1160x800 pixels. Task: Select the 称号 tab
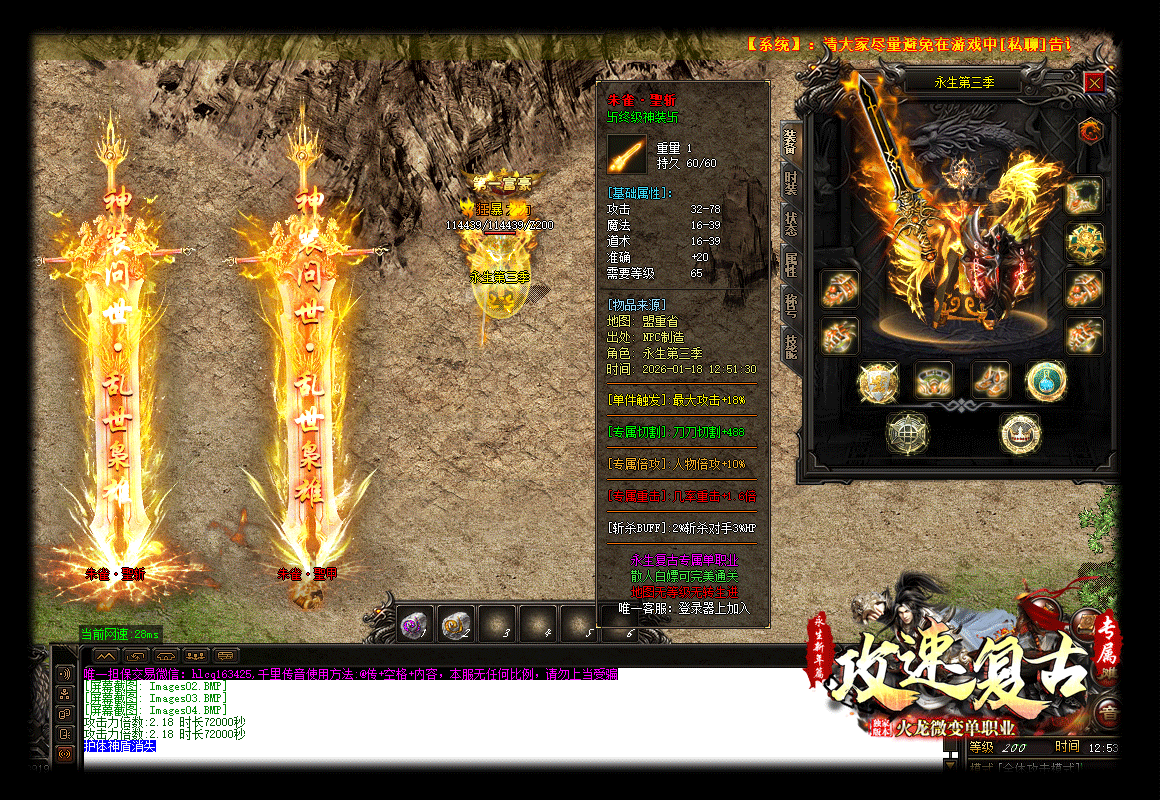791,302
